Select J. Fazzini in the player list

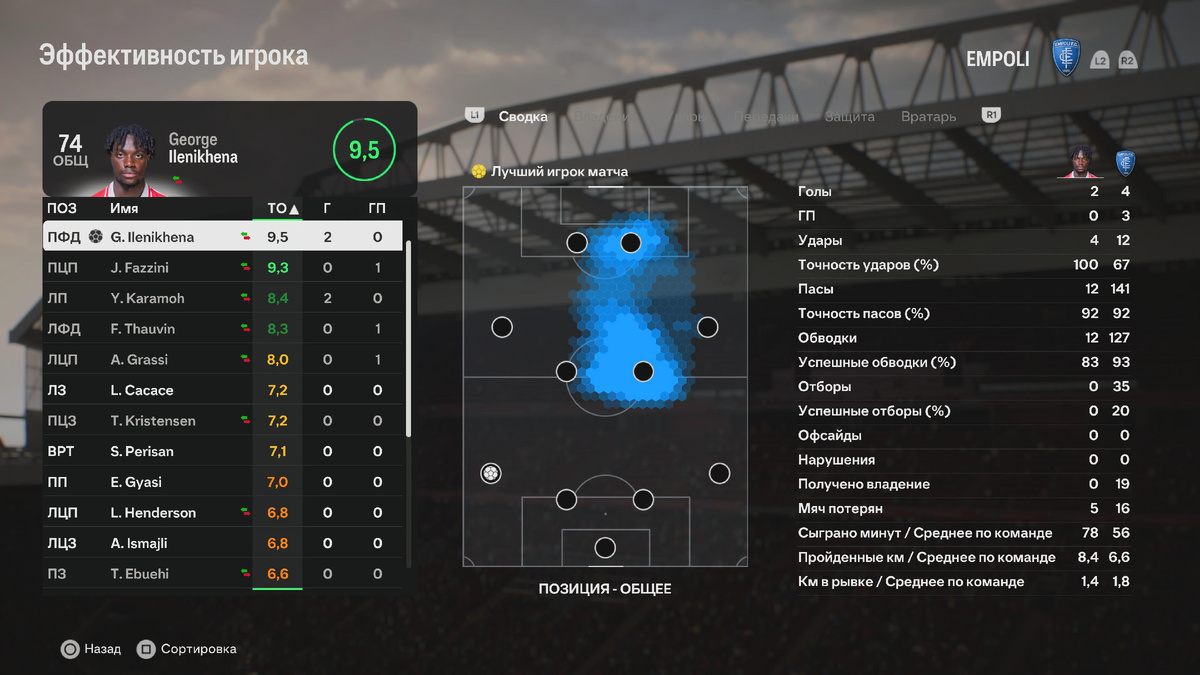pyautogui.click(x=223, y=268)
